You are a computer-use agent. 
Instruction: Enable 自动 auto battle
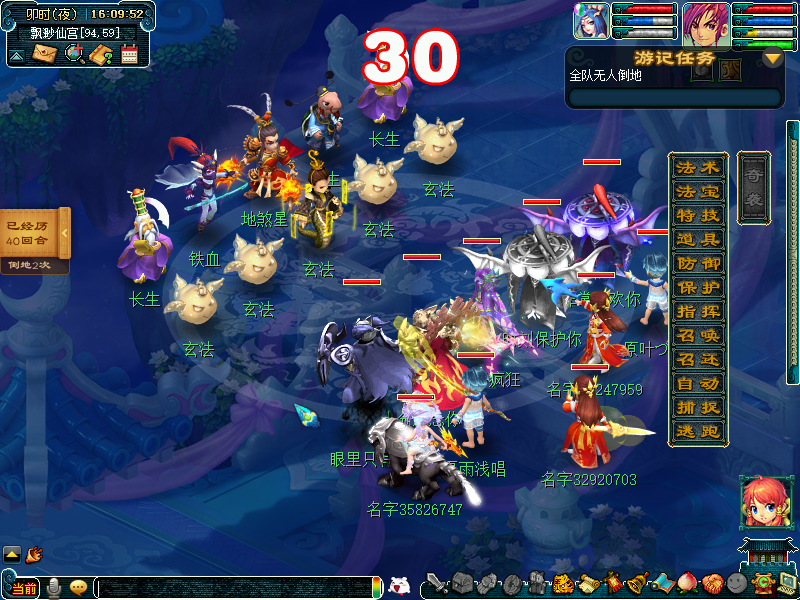[697, 383]
